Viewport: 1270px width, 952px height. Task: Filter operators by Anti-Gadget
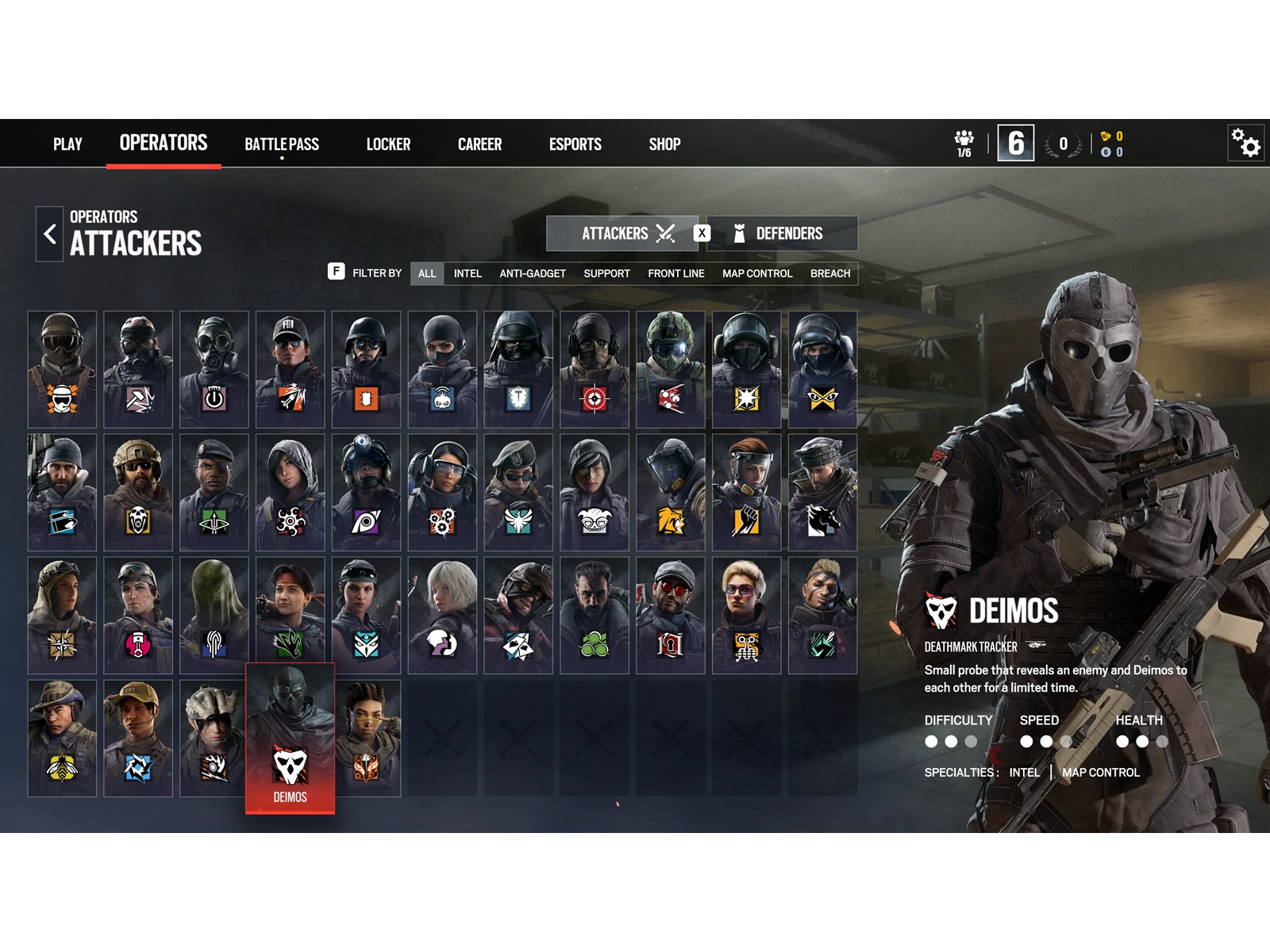(533, 274)
